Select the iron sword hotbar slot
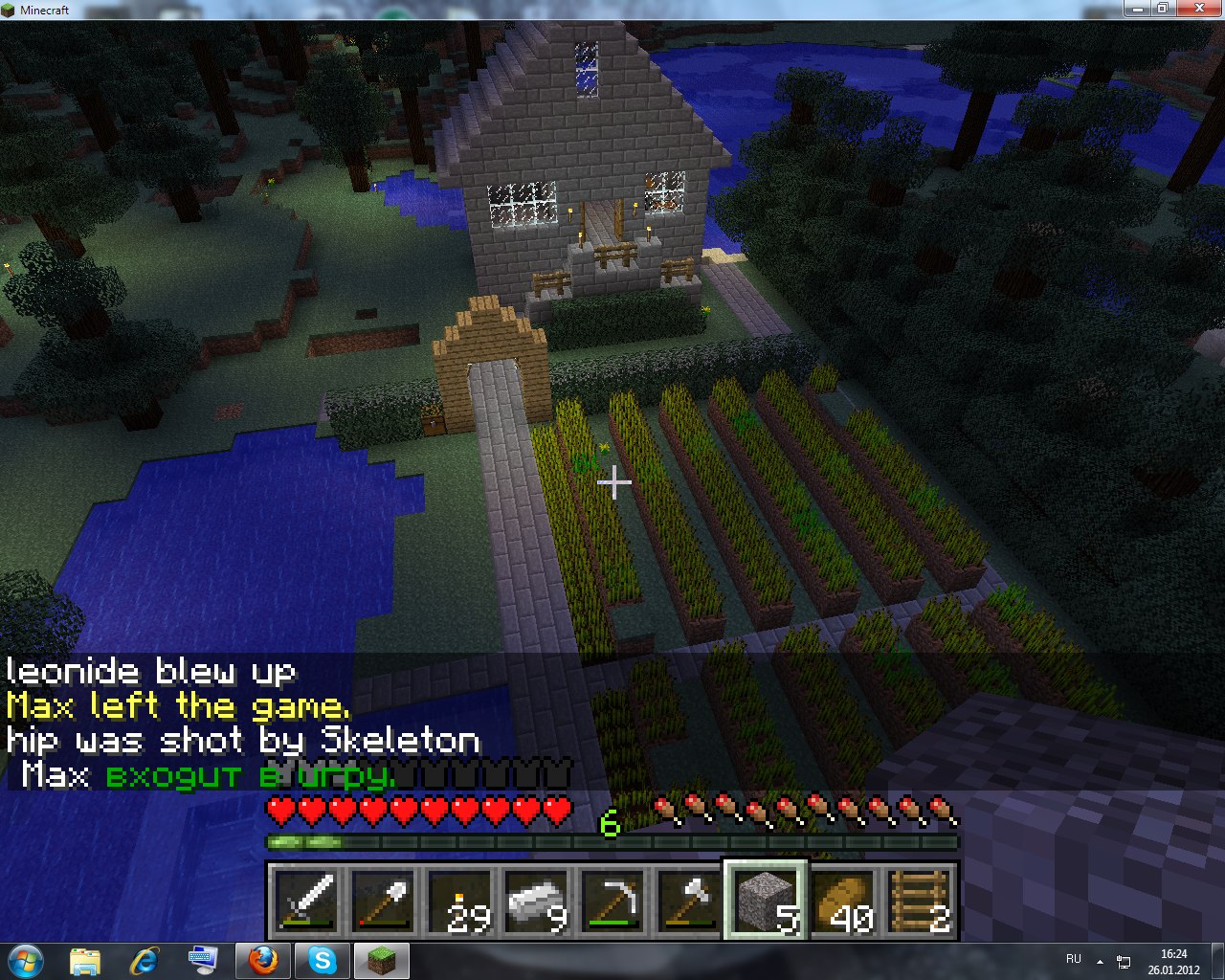The image size is (1225, 980). pyautogui.click(x=306, y=902)
